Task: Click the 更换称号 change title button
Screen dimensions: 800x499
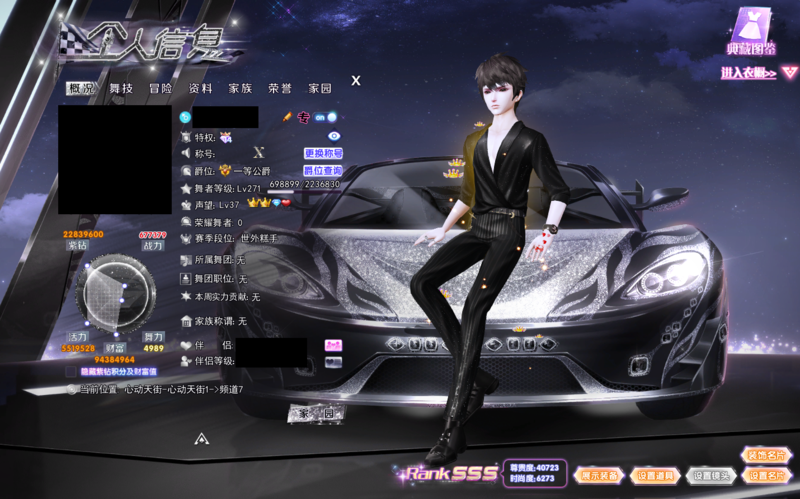Action: (x=323, y=154)
